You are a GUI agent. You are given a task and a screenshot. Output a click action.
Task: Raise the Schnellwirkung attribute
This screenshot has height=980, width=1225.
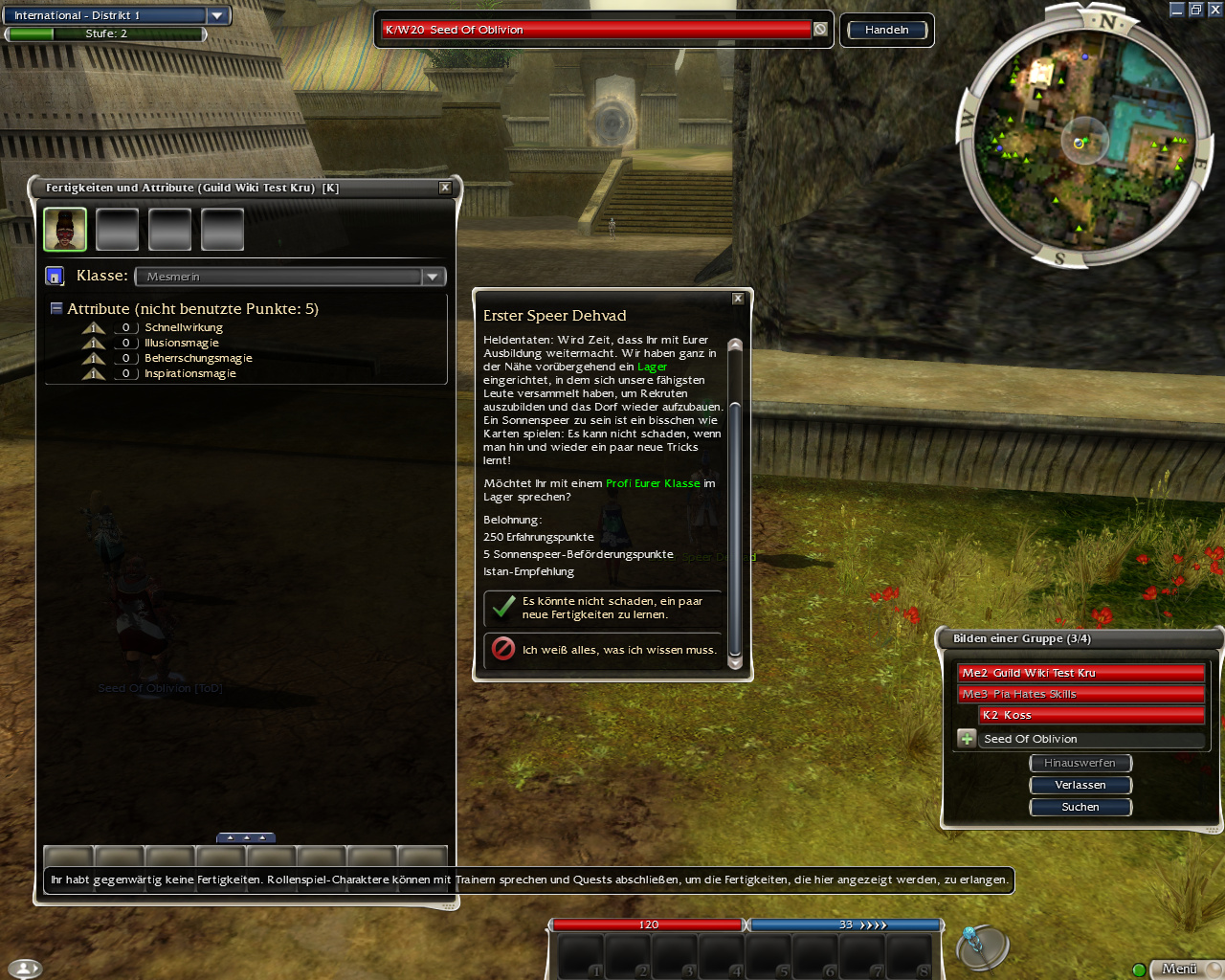[94, 328]
